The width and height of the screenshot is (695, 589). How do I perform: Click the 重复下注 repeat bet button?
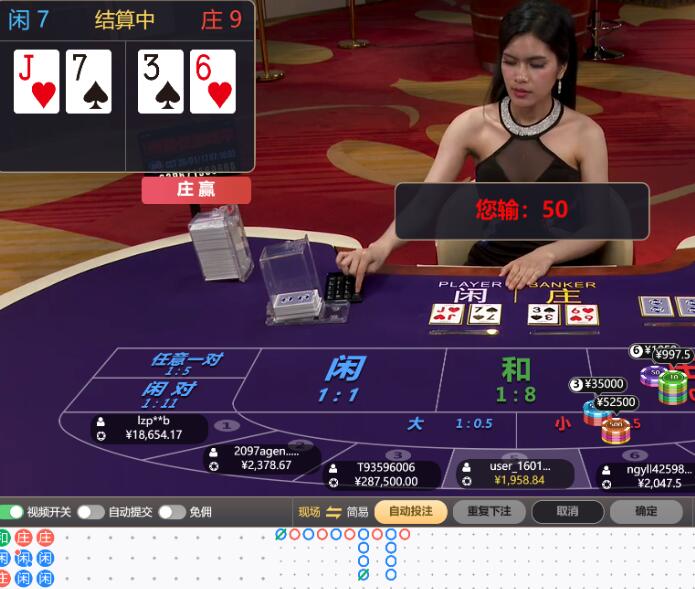tap(489, 511)
